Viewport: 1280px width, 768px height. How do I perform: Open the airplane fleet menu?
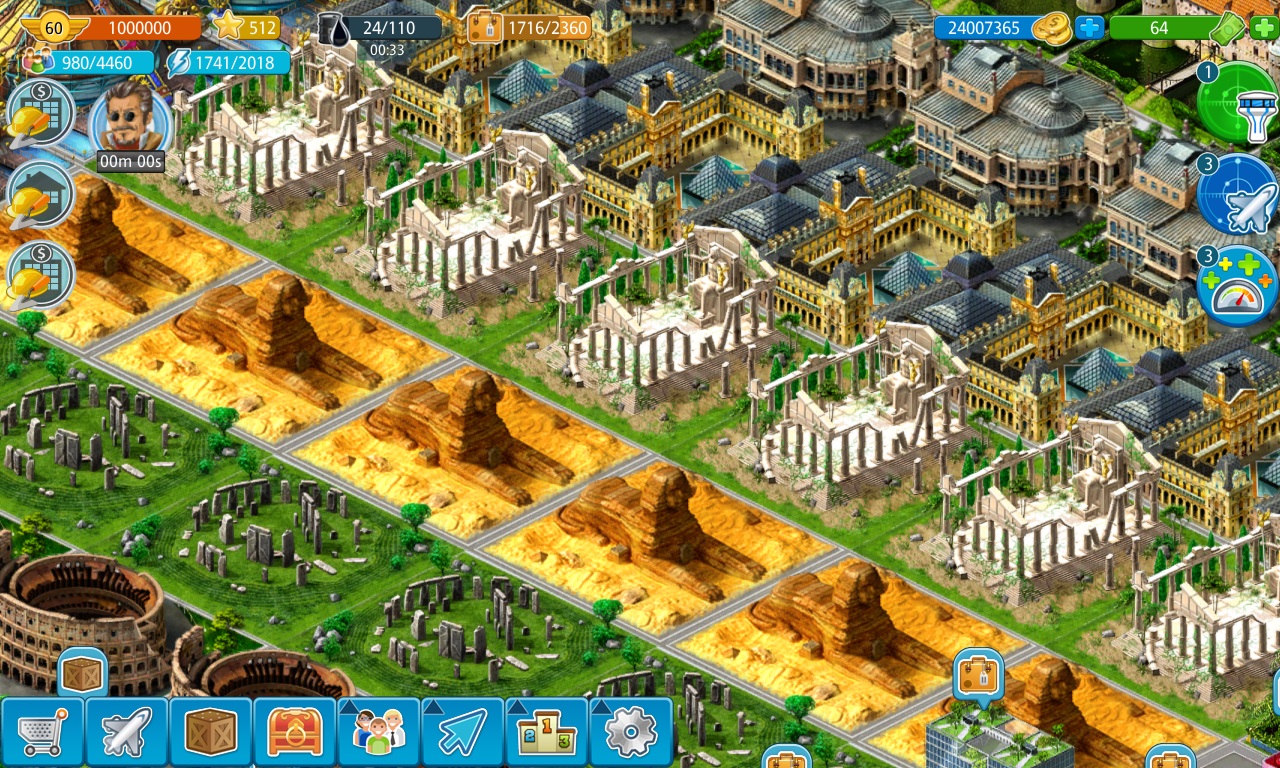pyautogui.click(x=126, y=733)
